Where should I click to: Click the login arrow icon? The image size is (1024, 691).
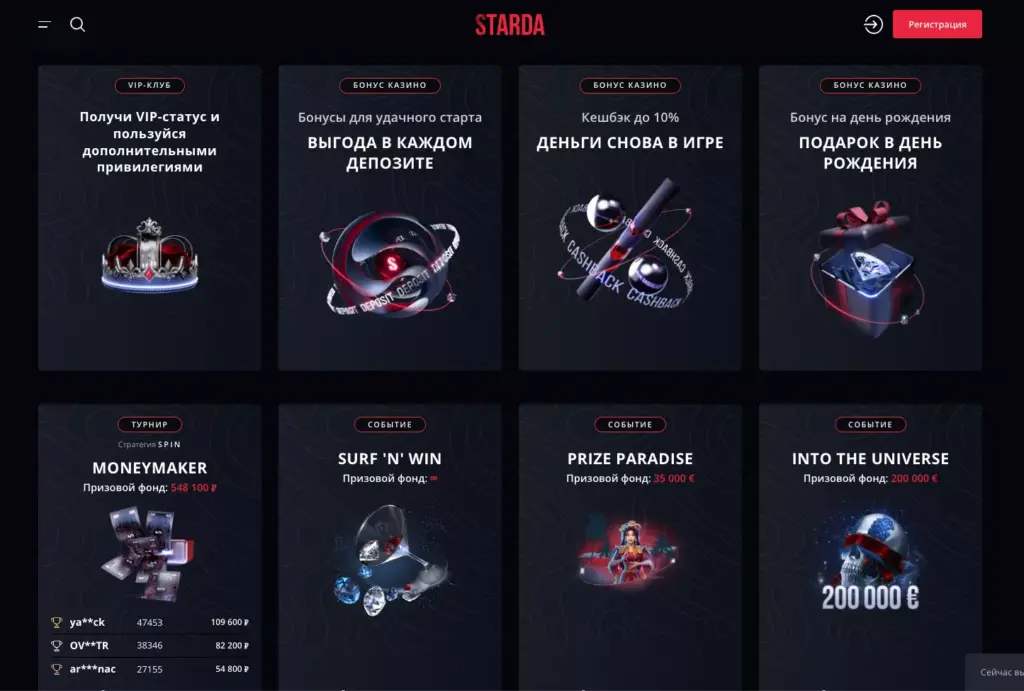point(873,25)
